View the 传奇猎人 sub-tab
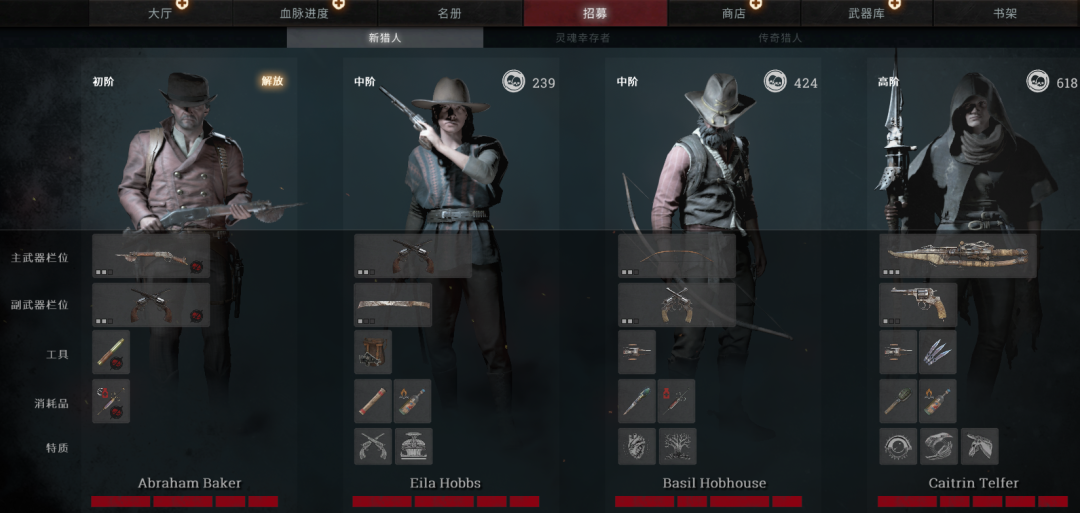Image resolution: width=1080 pixels, height=513 pixels. click(780, 38)
